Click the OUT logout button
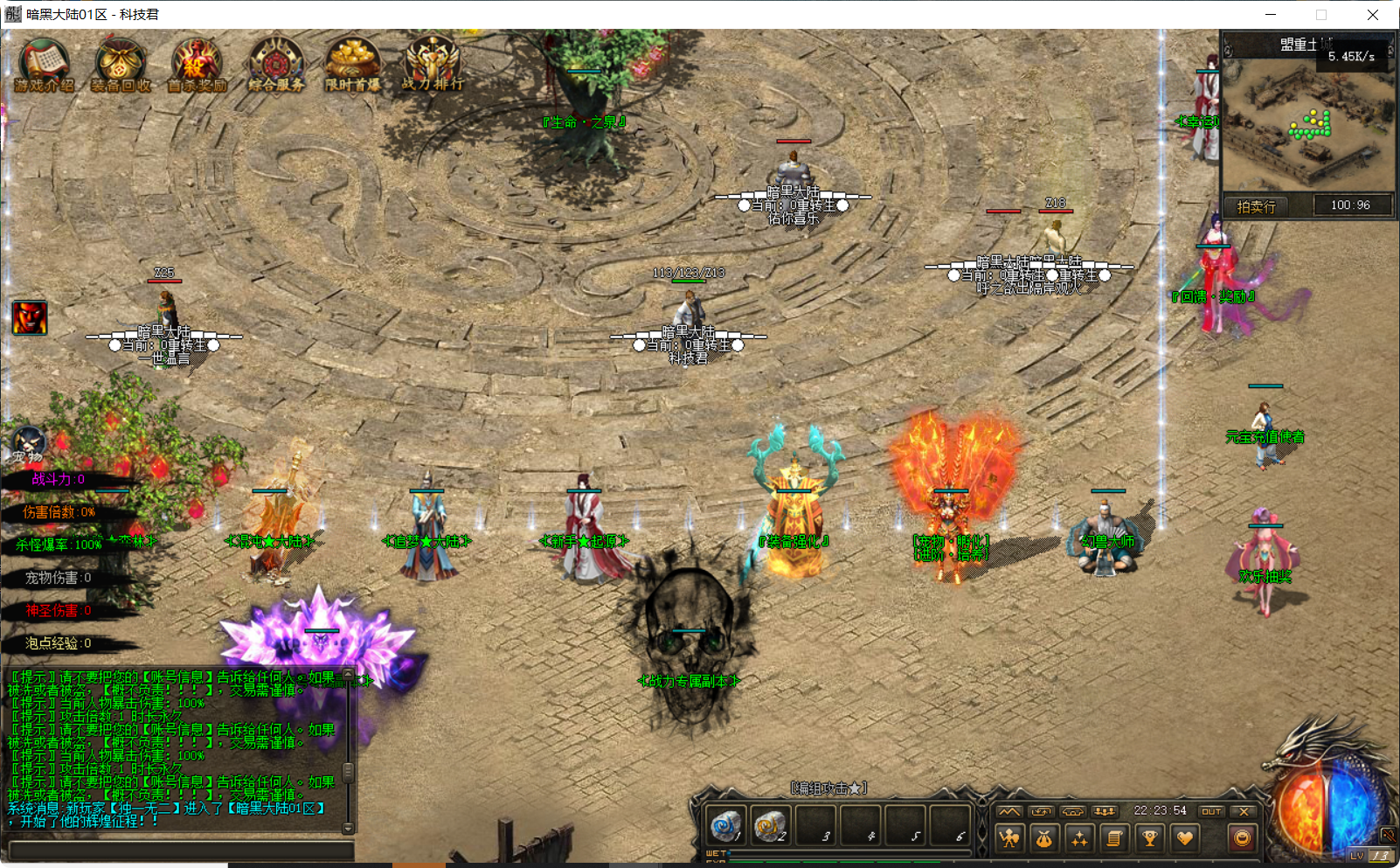The width and height of the screenshot is (1400, 868). [x=1213, y=811]
